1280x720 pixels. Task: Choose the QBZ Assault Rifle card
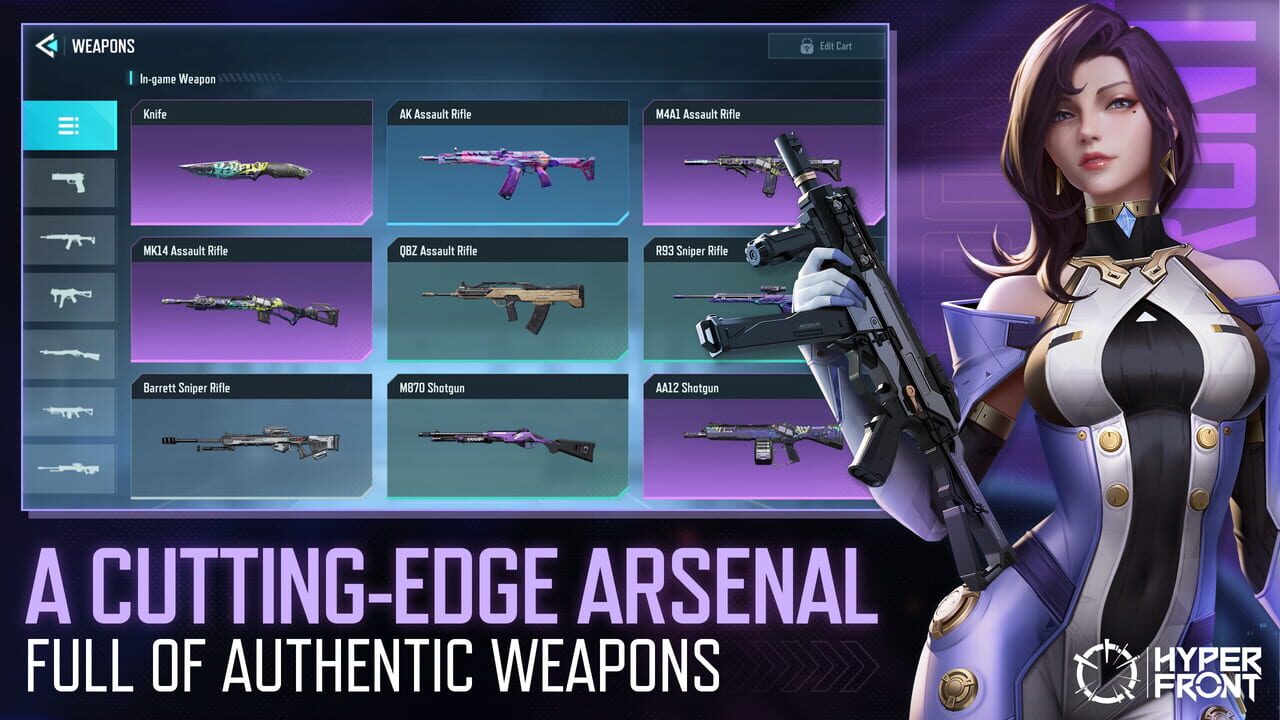click(x=506, y=302)
